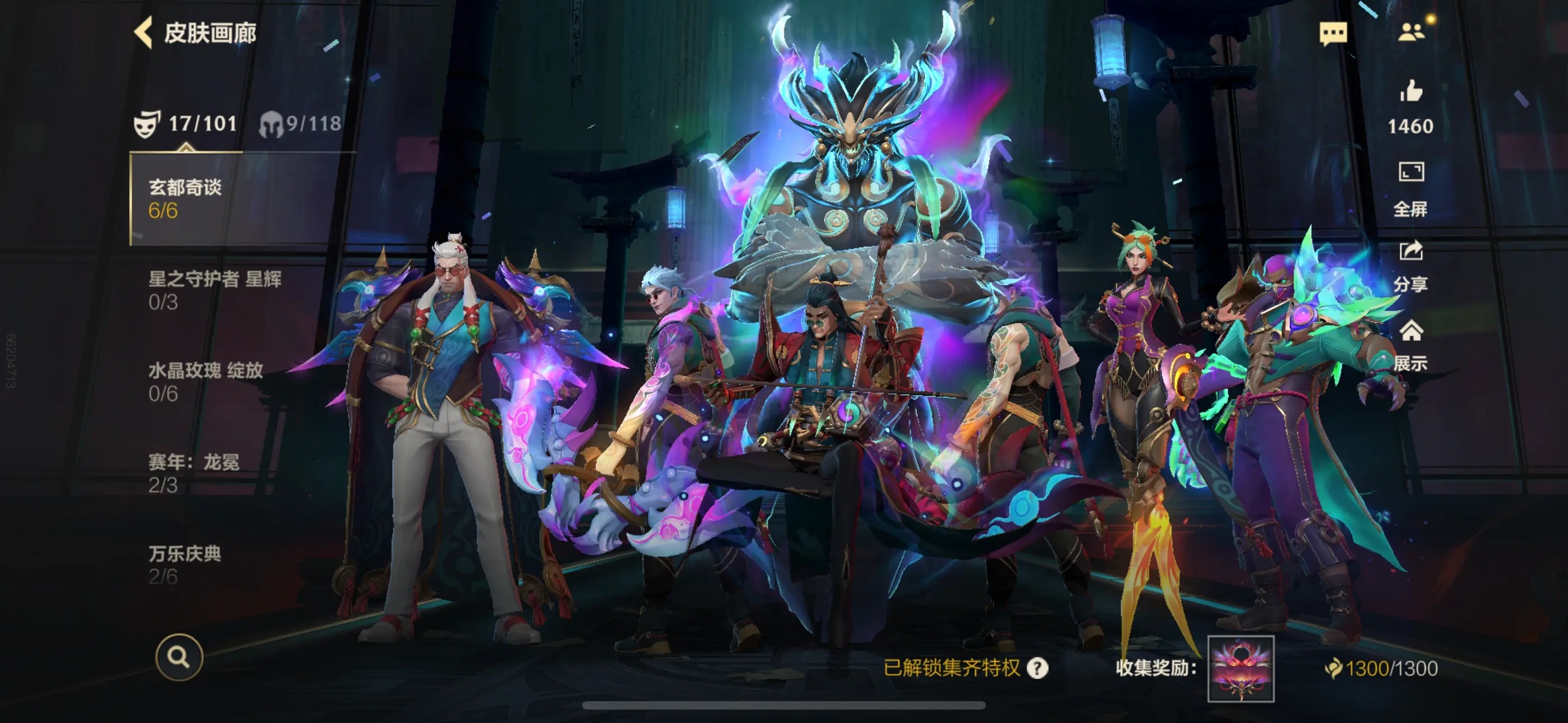
Task: Give a thumbs-up like
Action: (x=1411, y=92)
